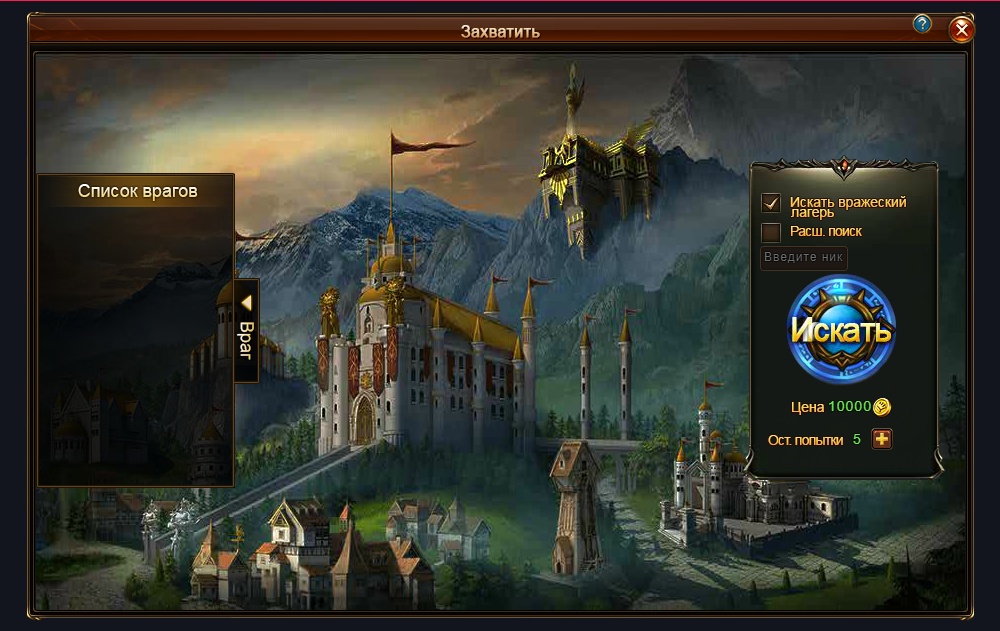This screenshot has height=631, width=1000.
Task: Open the blue question mark help
Action: 922,24
